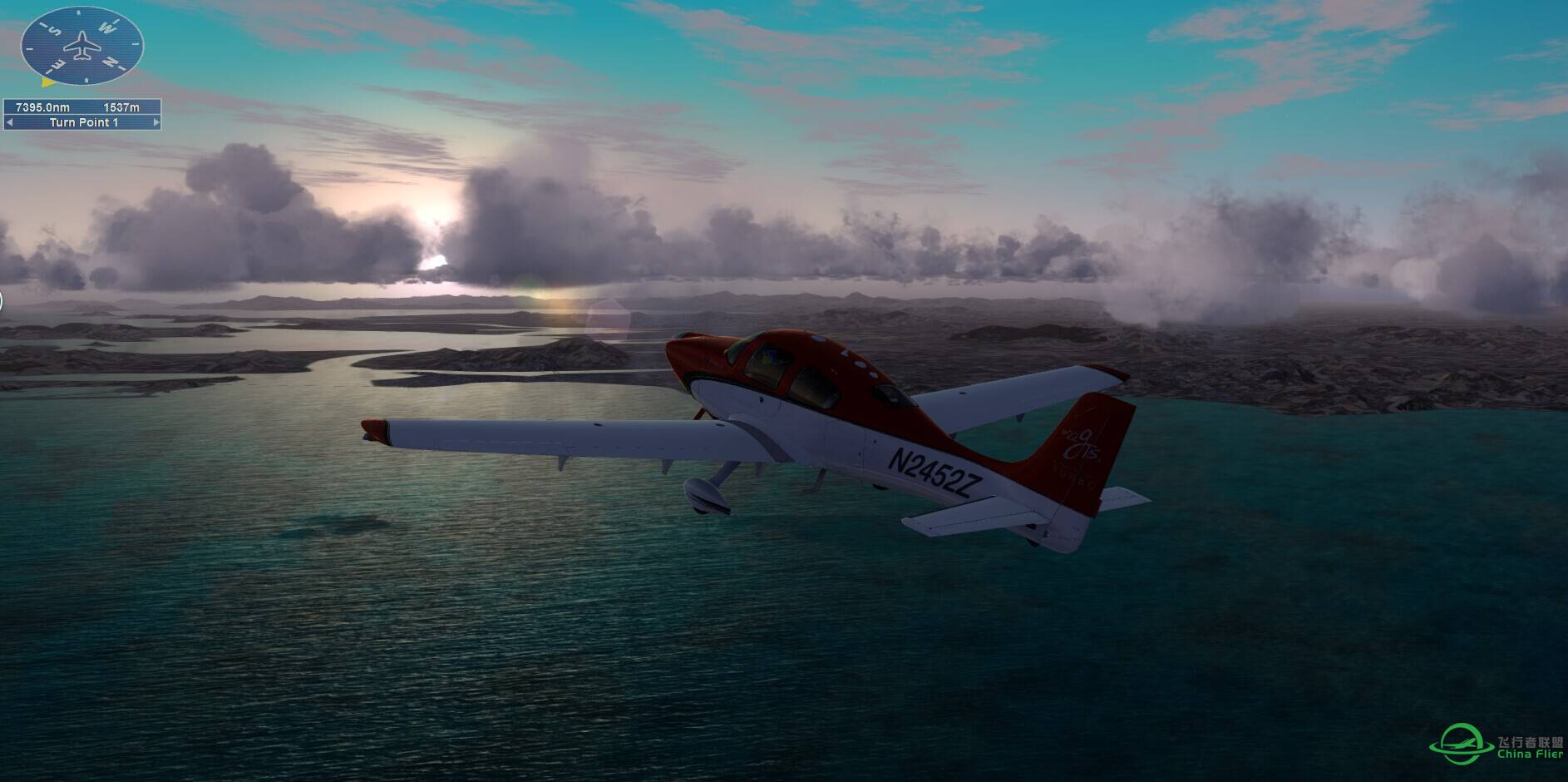Go to previous turn point with left arrow
Viewport: 1568px width, 782px height.
point(9,122)
